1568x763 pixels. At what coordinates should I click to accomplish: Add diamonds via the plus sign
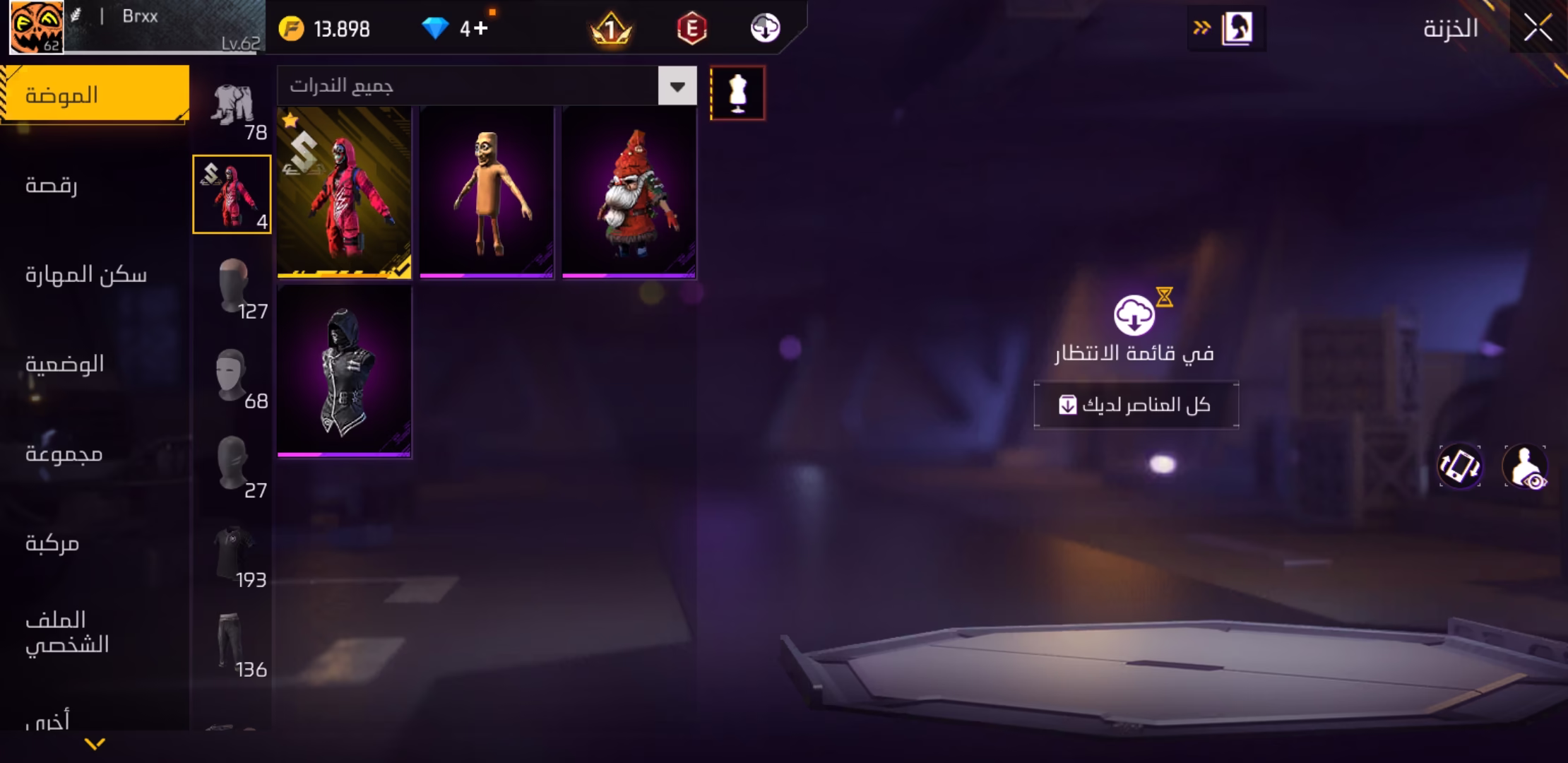point(480,28)
